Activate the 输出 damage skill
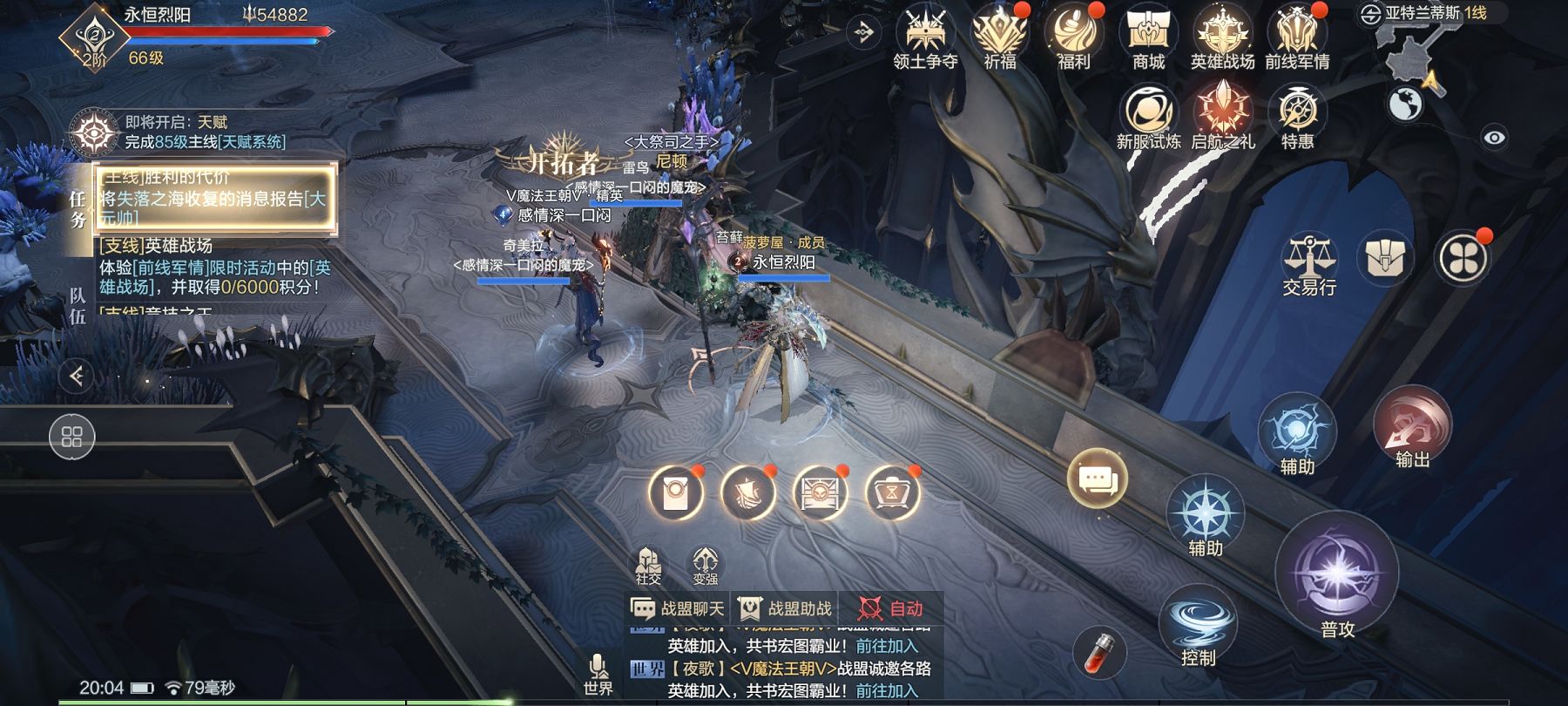 point(1412,429)
